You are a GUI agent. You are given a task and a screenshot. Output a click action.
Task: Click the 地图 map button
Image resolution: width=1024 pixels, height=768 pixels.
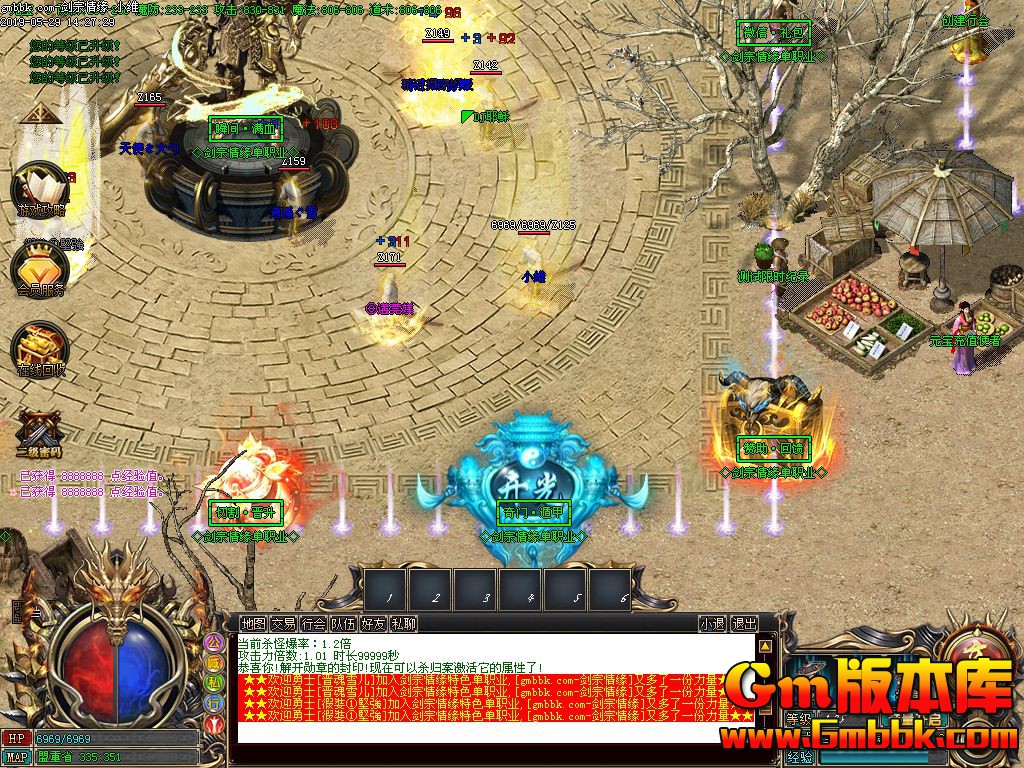click(x=253, y=624)
